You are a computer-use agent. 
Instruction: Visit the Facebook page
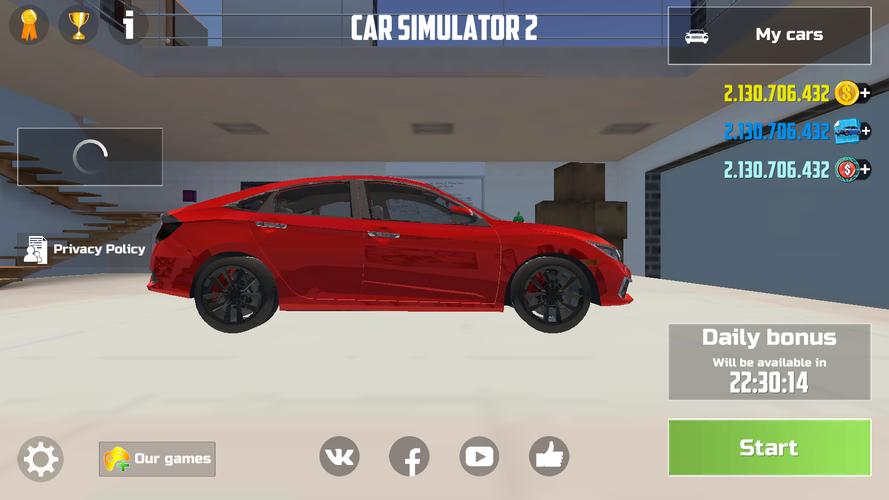coord(409,457)
